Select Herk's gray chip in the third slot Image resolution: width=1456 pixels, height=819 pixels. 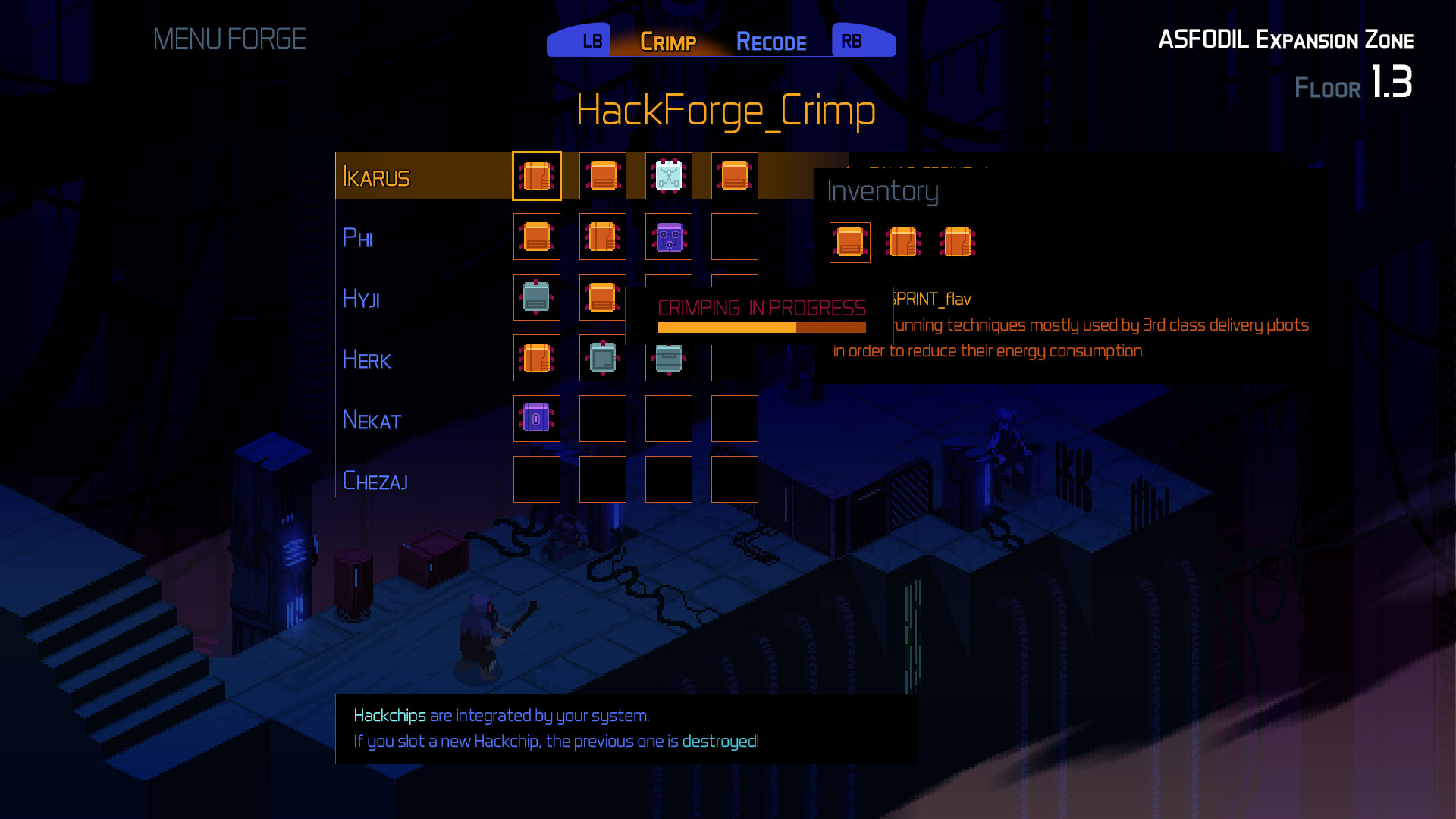click(x=668, y=358)
